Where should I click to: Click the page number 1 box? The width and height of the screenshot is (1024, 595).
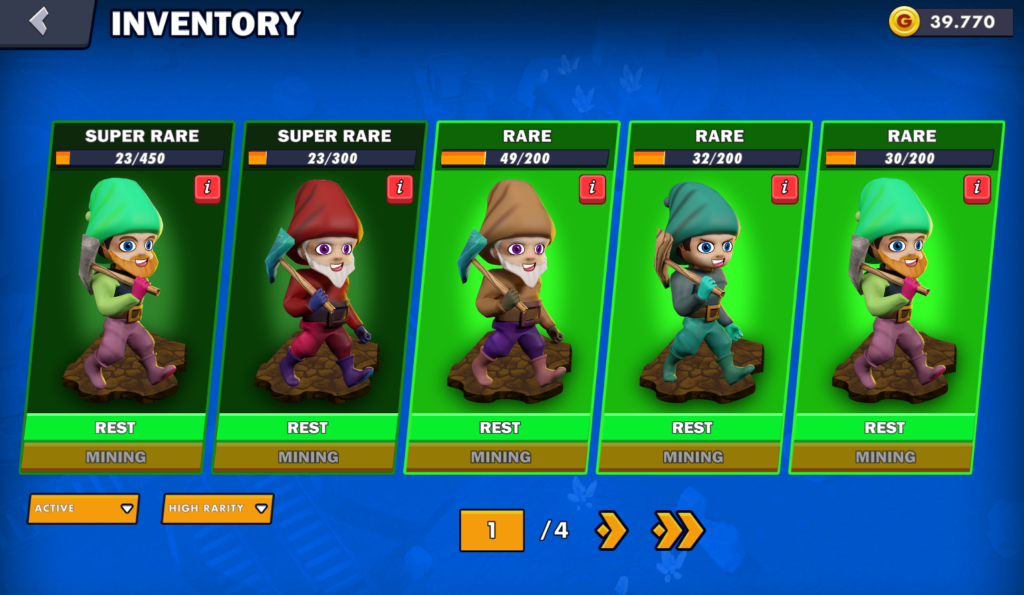click(x=491, y=530)
